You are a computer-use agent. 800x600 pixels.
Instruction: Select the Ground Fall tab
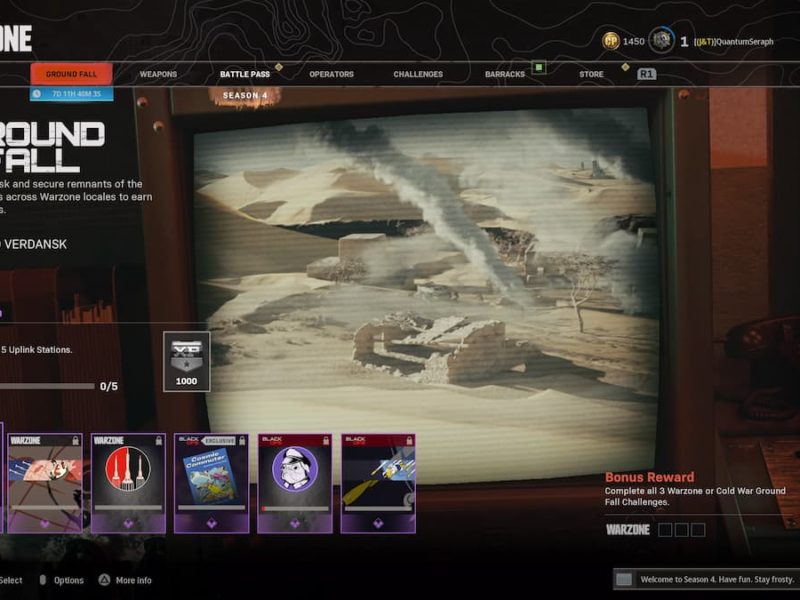(x=71, y=74)
